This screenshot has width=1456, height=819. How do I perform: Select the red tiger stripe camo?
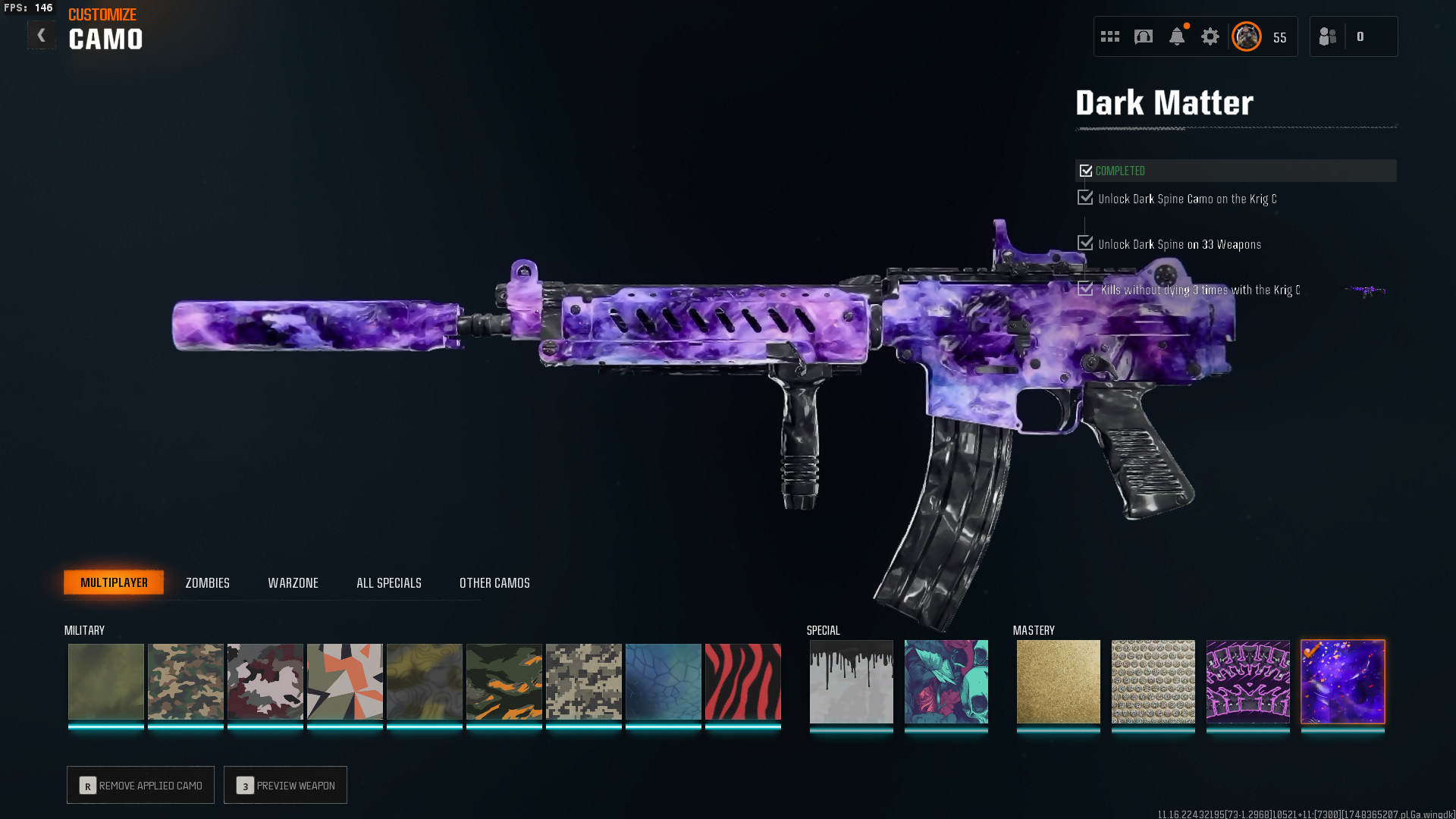coord(742,681)
